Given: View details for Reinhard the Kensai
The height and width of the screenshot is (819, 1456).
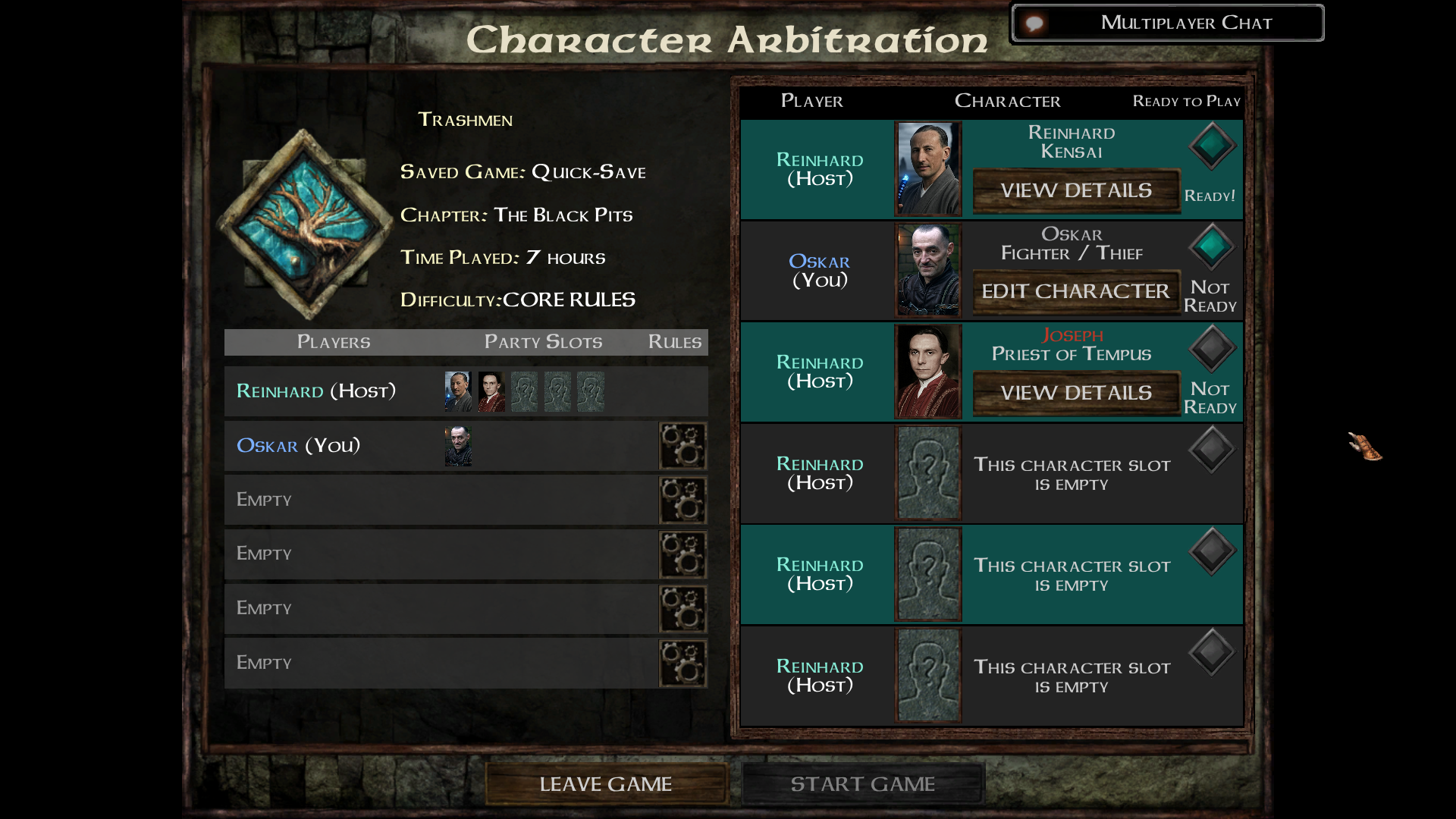Looking at the screenshot, I should tap(1075, 190).
